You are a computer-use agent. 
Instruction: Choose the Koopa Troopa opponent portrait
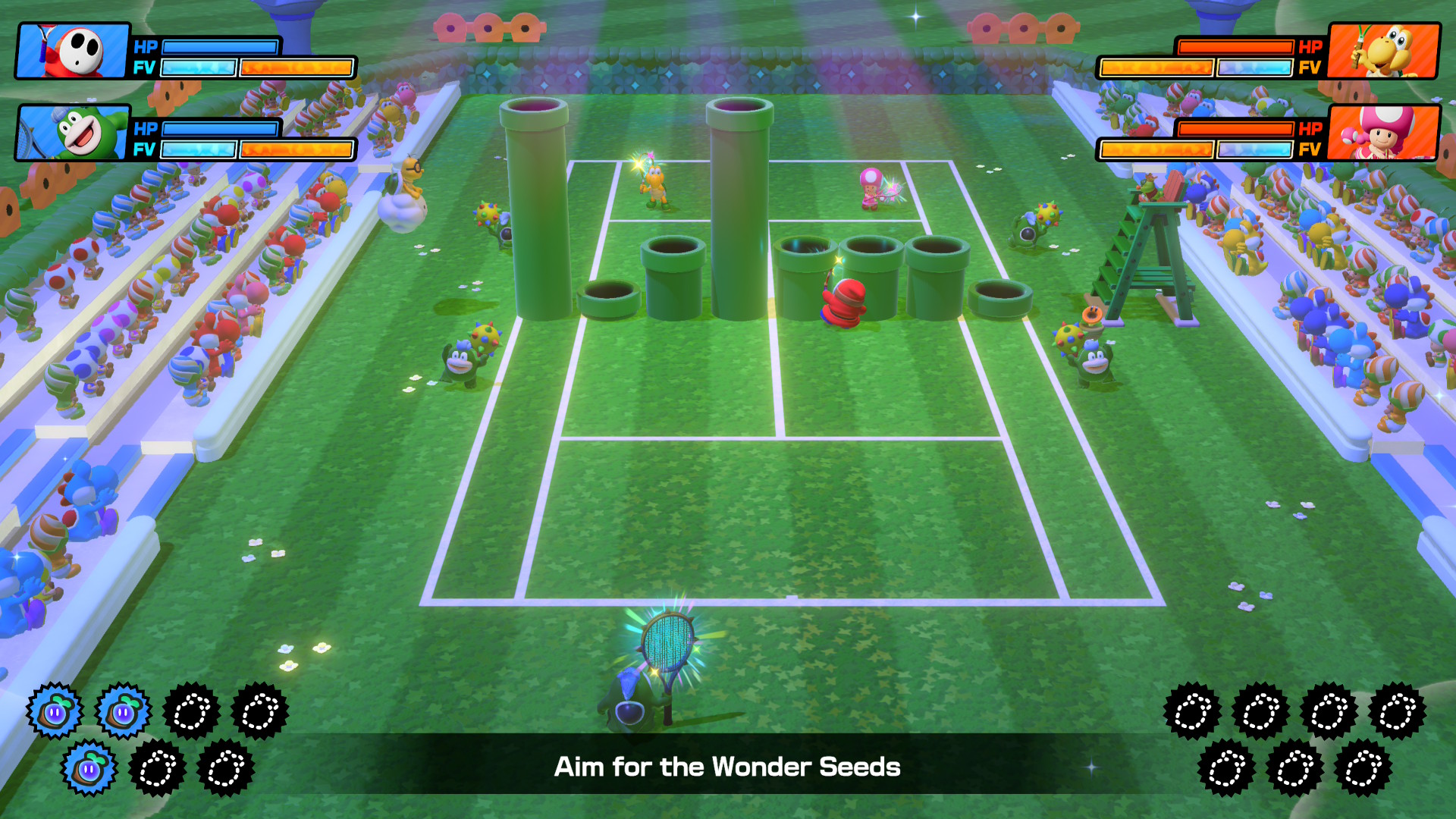tap(1383, 51)
